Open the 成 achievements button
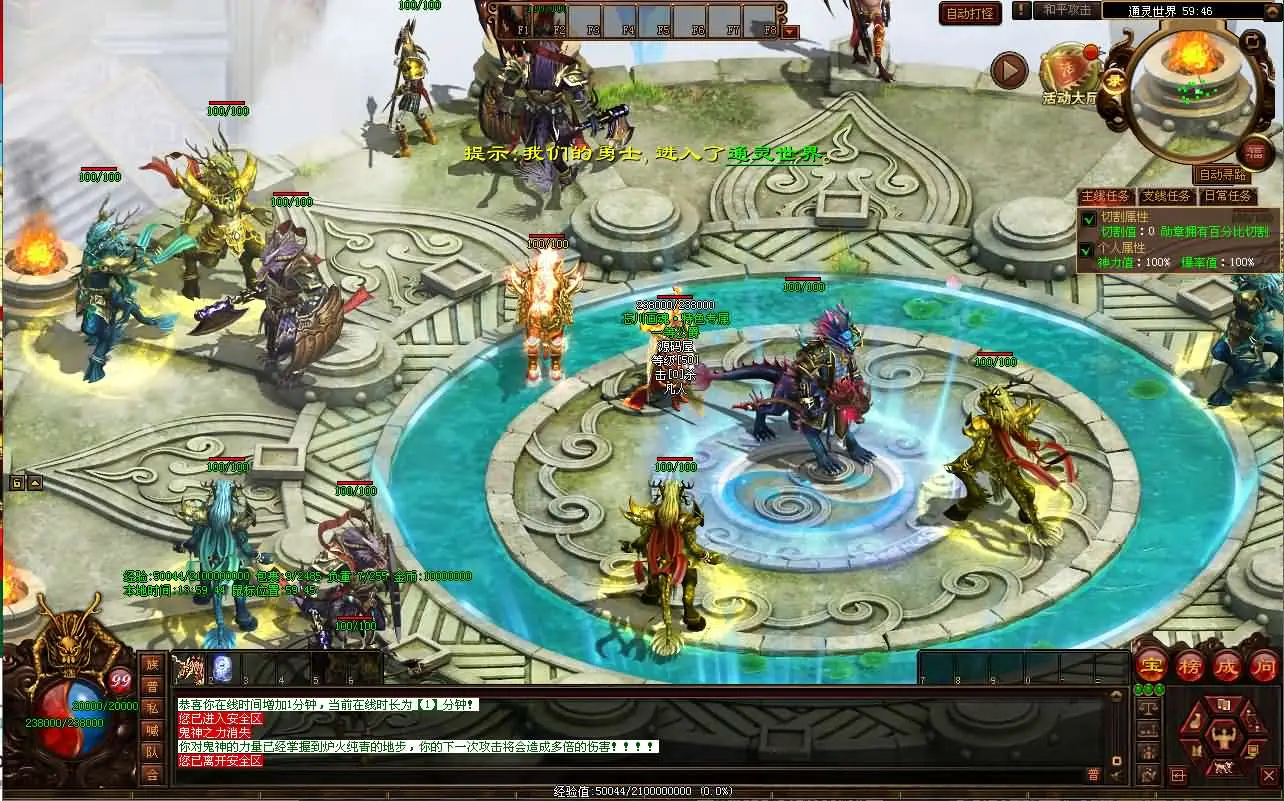This screenshot has height=801, width=1284. 1227,666
